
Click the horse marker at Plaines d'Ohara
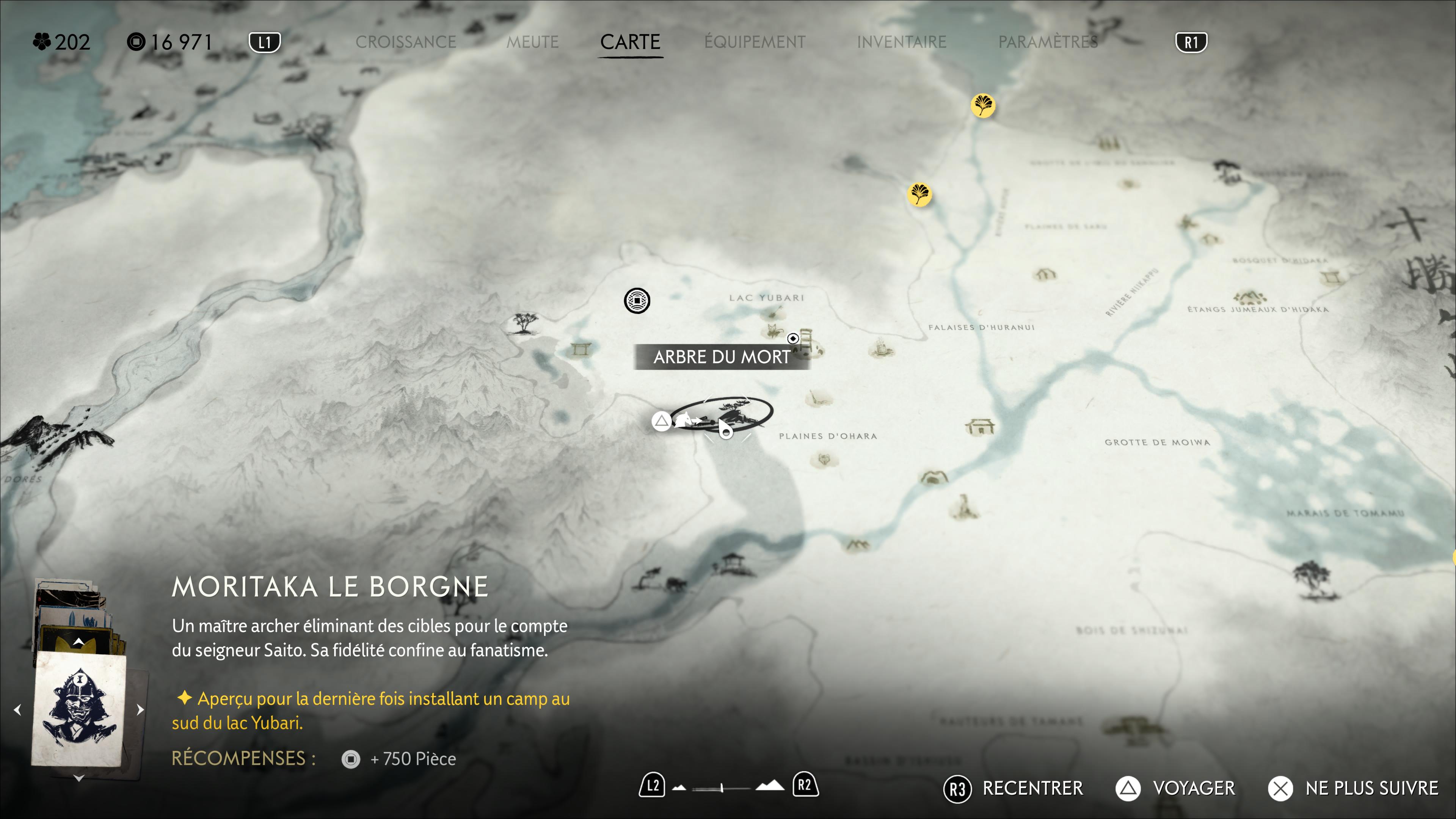[x=685, y=420]
